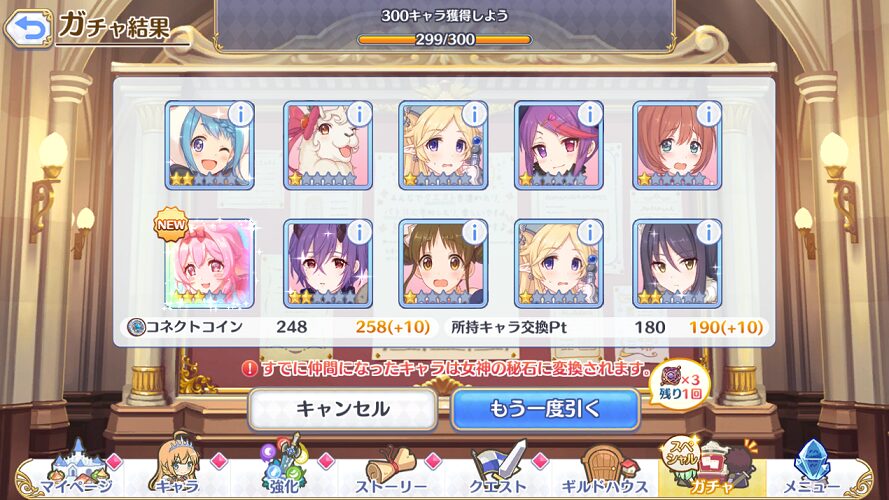Visit the ギルドハウス guild house tab
Viewport: 889px width, 500px height.
pos(605,472)
